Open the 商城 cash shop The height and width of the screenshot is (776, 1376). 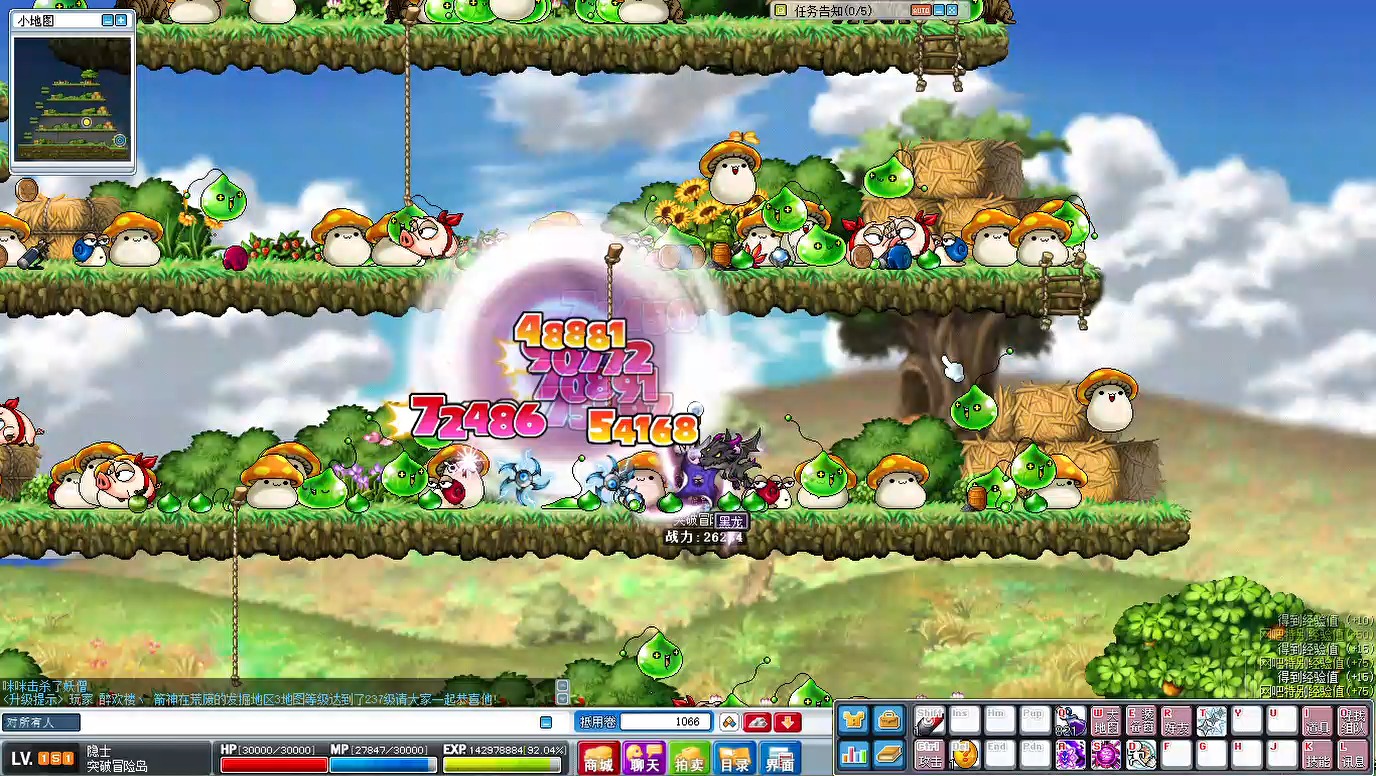pyautogui.click(x=598, y=758)
